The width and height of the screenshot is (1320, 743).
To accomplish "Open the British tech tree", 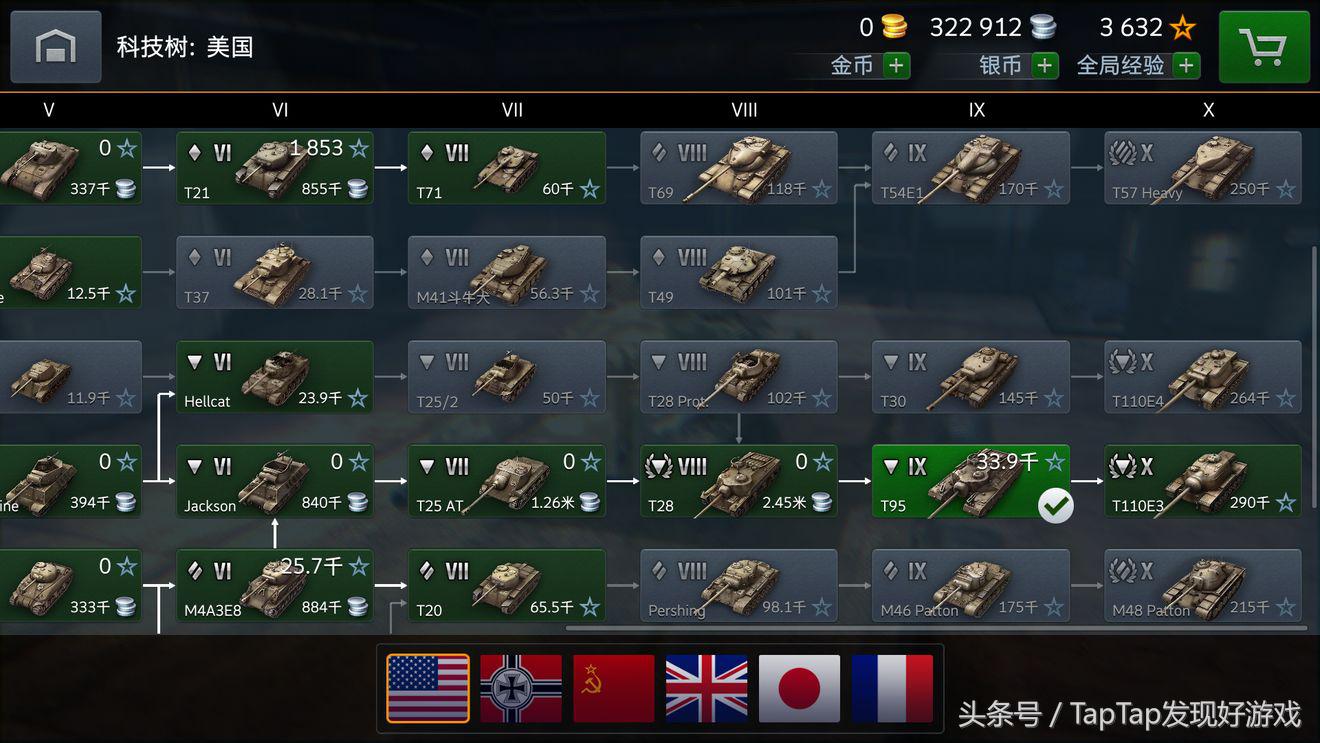I will (706, 688).
